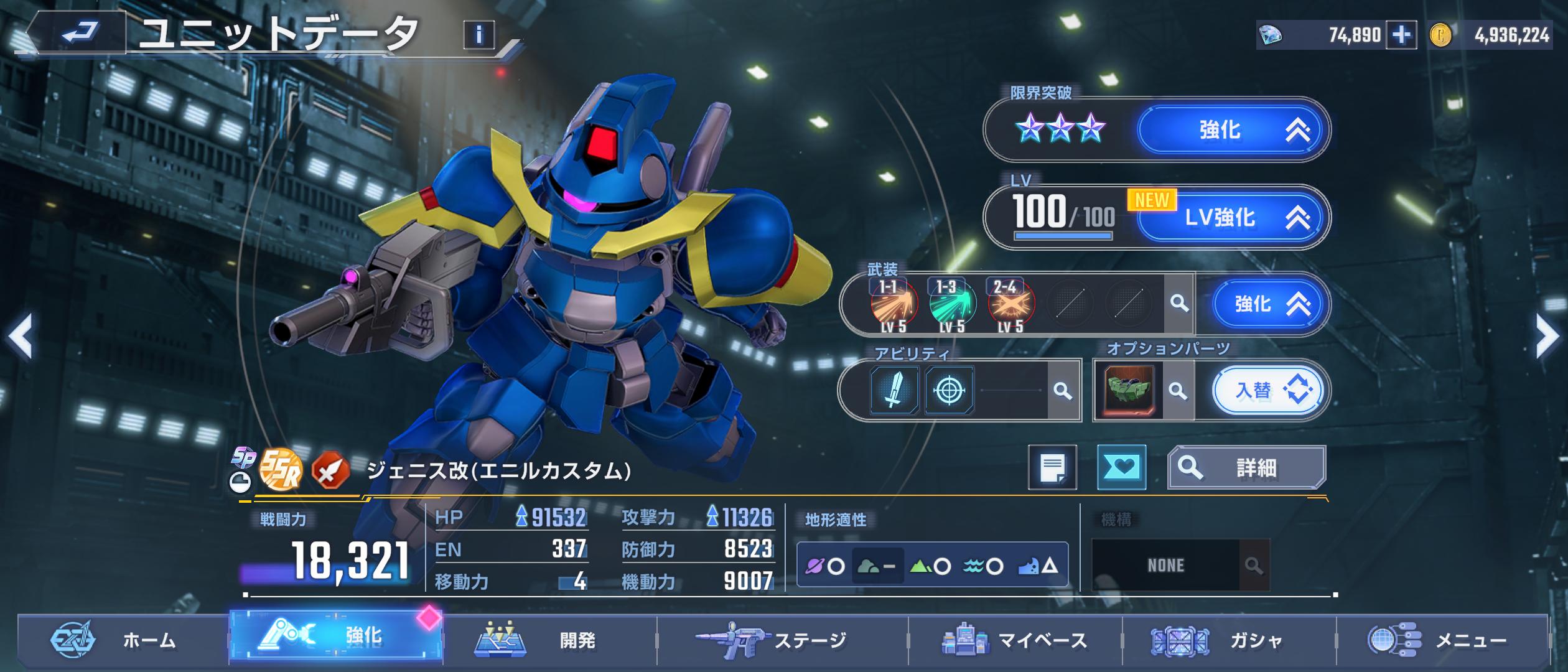Add more diamonds with the plus button
The width and height of the screenshot is (1568, 672).
coord(1401,35)
